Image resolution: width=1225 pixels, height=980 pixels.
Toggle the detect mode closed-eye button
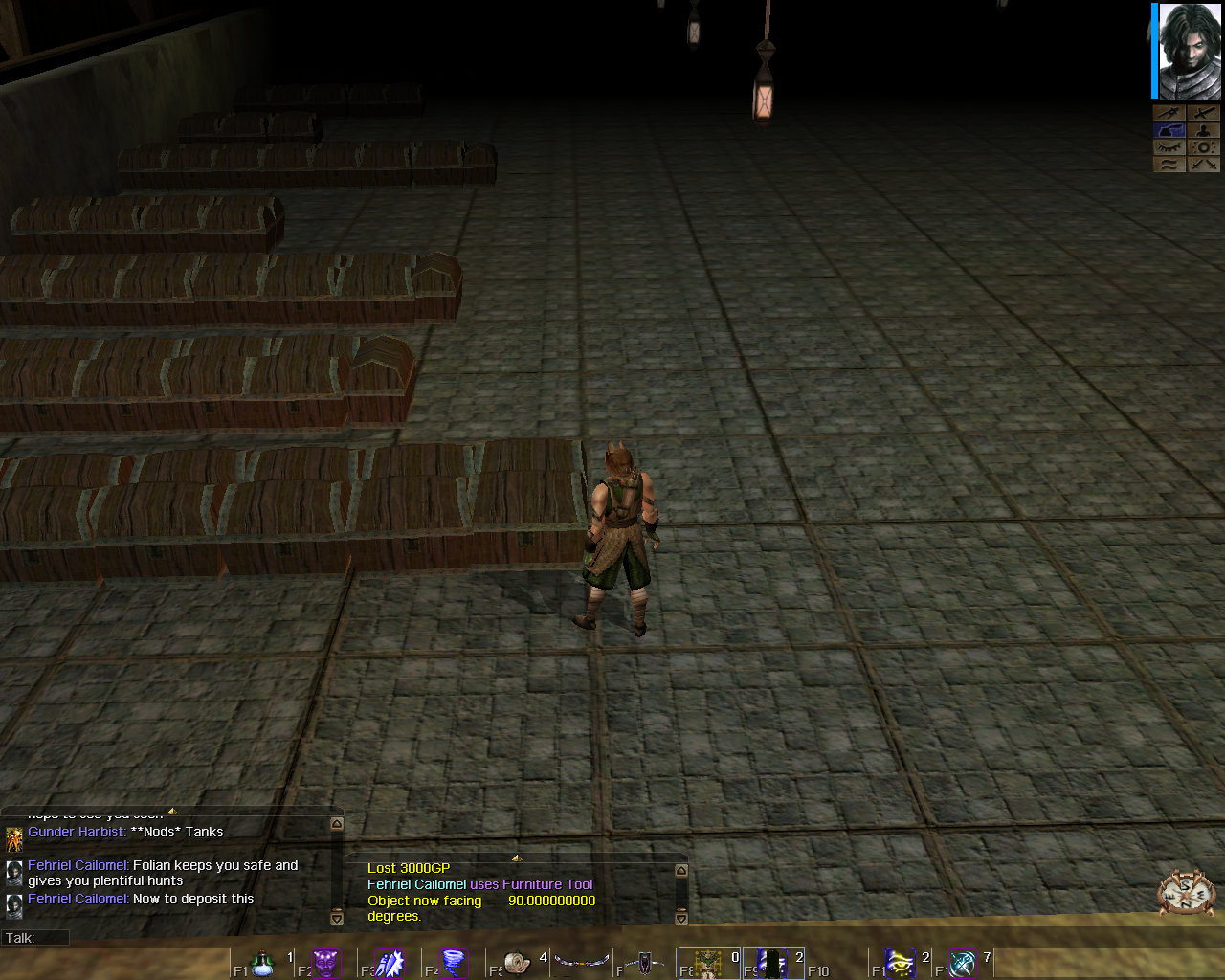click(1169, 147)
